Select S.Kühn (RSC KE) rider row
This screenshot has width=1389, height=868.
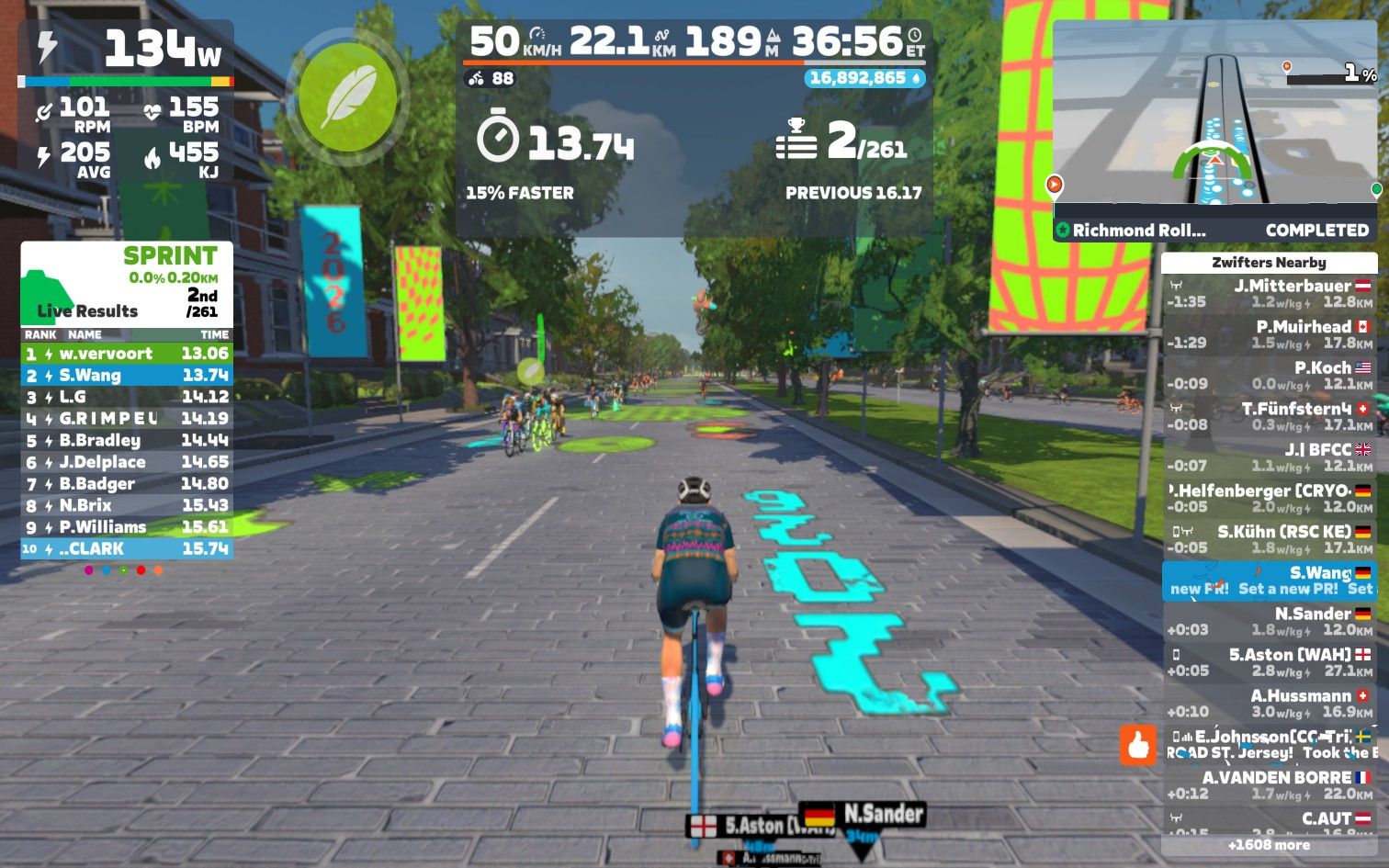coord(1269,539)
